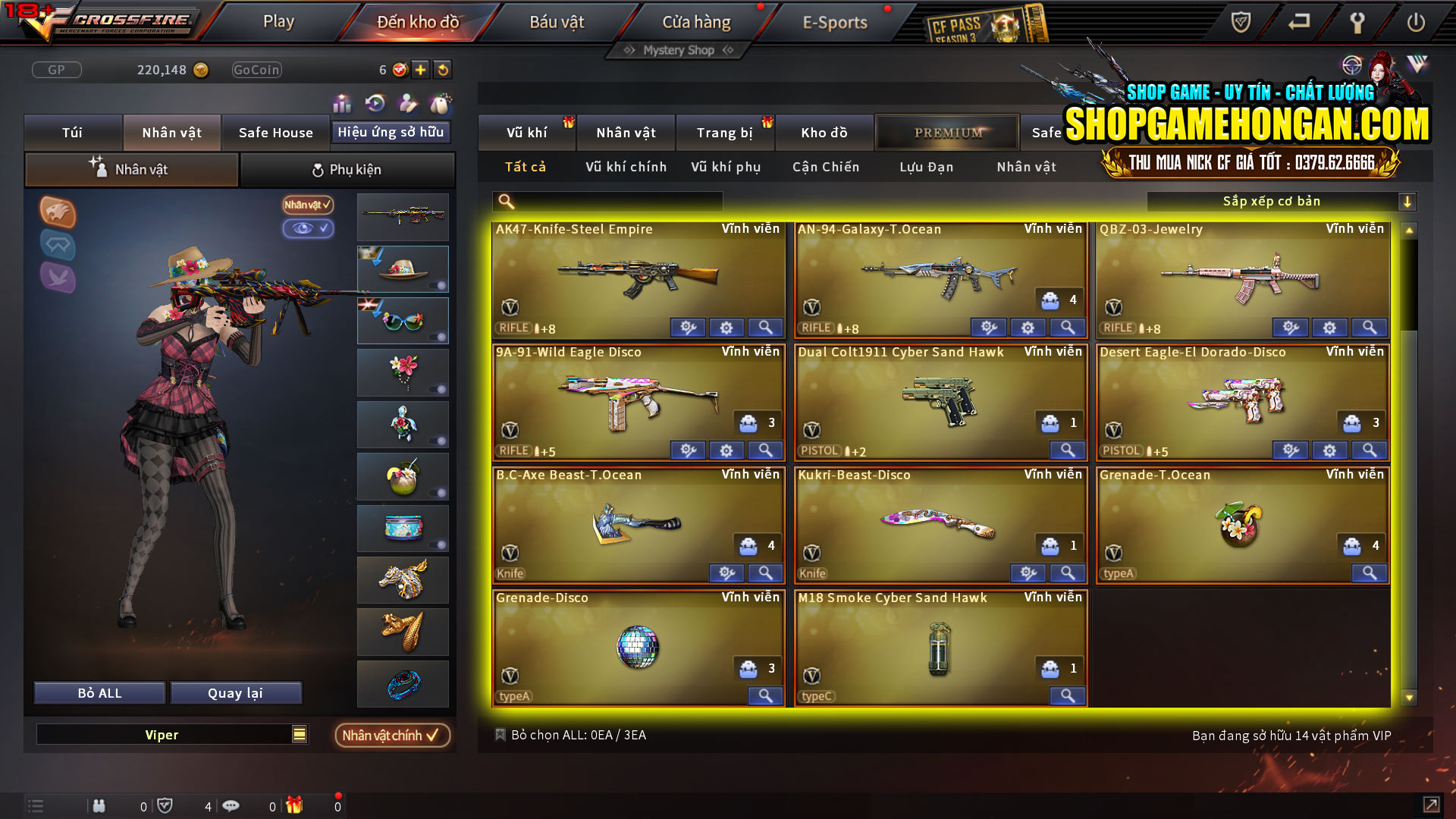1456x819 pixels.
Task: Open the wrench settings icon at top right
Action: pyautogui.click(x=1357, y=23)
